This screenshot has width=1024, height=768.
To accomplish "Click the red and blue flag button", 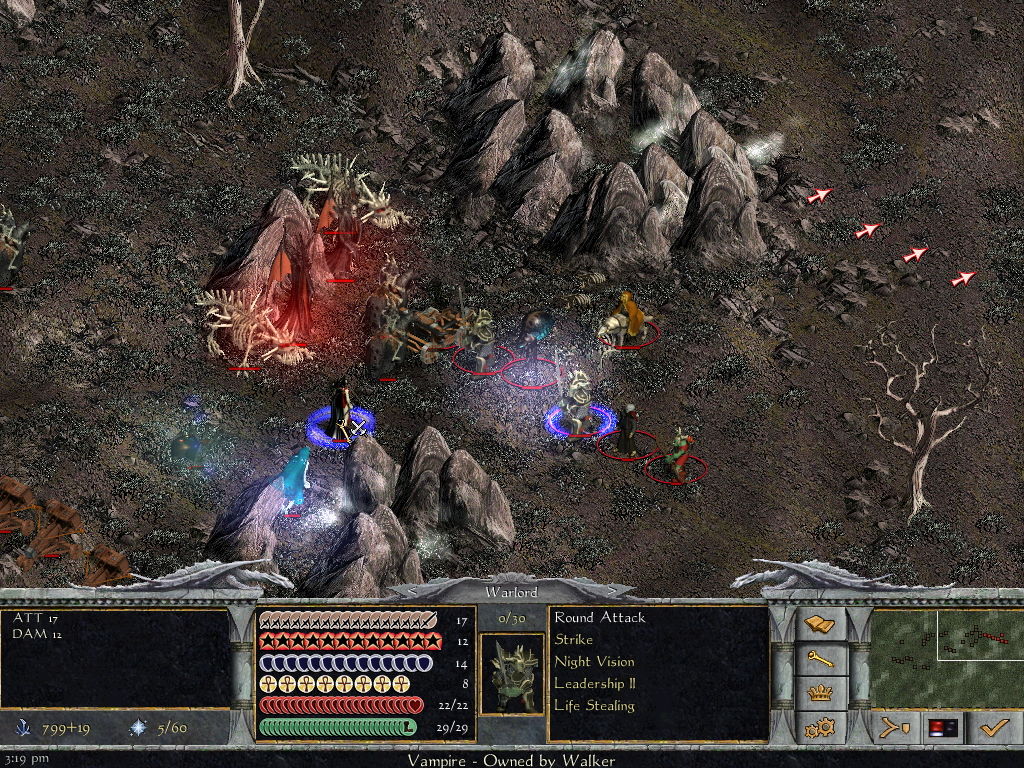I will [x=943, y=728].
